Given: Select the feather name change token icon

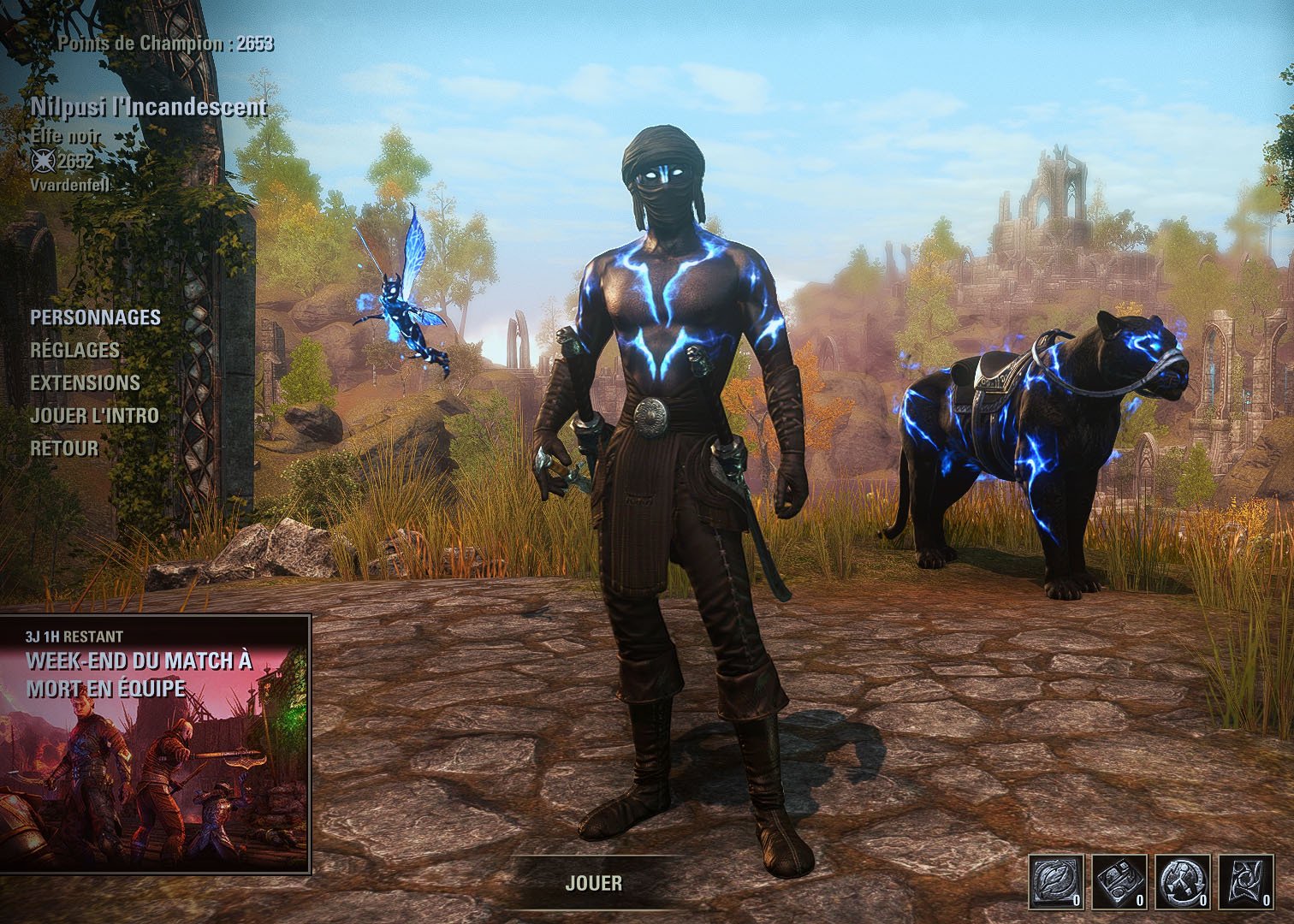Looking at the screenshot, I should (1056, 881).
